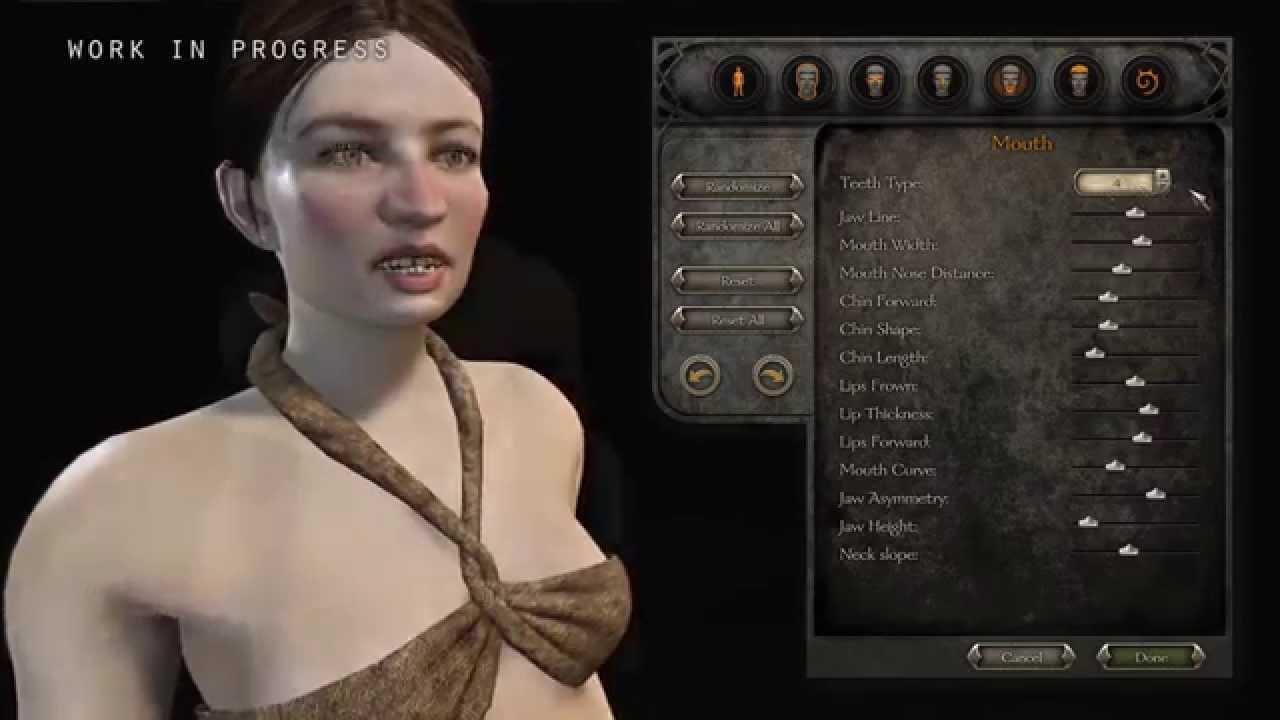Image resolution: width=1280 pixels, height=720 pixels.
Task: Open the orange spiral tab
Action: tap(1146, 80)
